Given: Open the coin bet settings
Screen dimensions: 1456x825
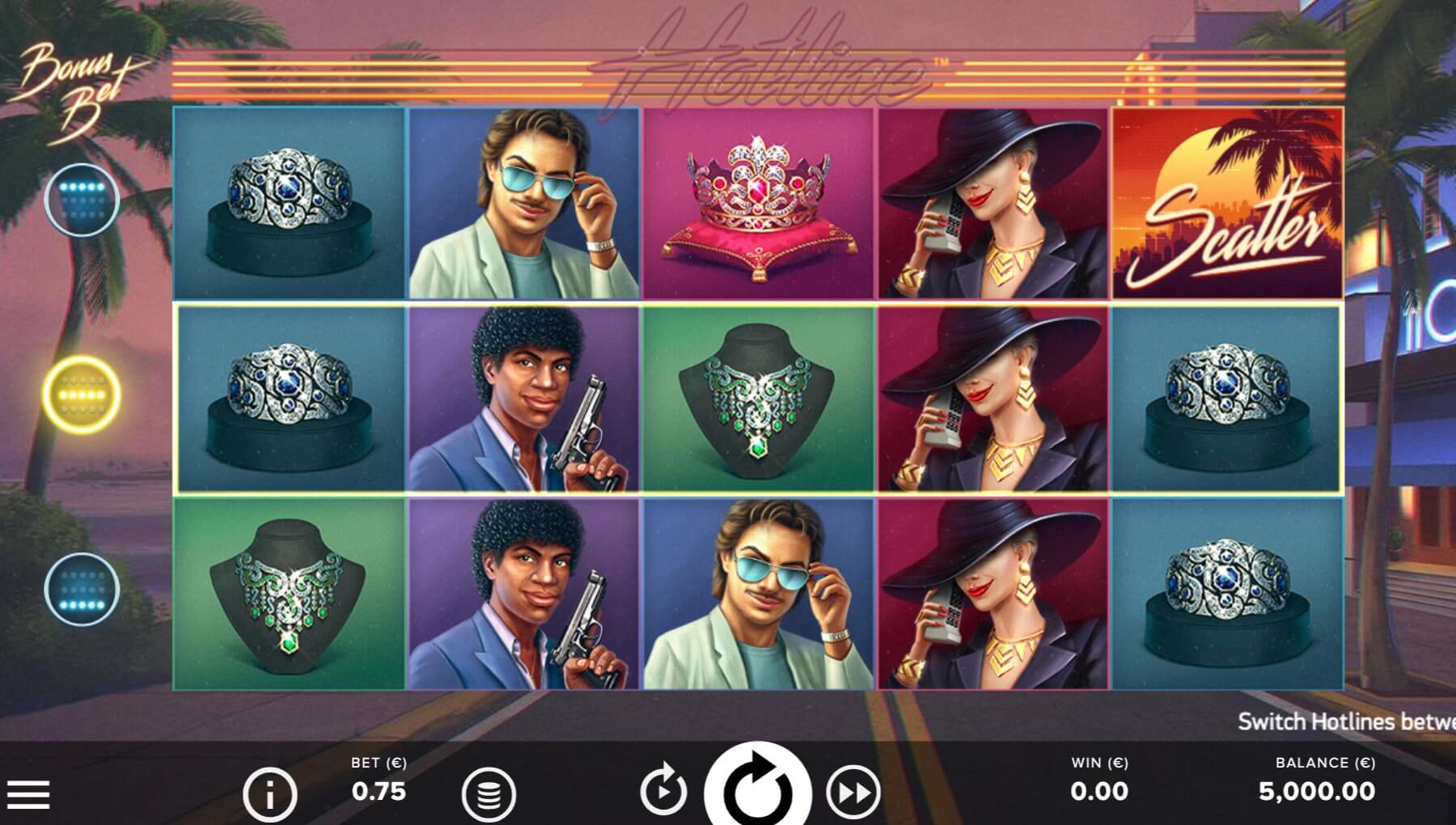Looking at the screenshot, I should [x=489, y=793].
